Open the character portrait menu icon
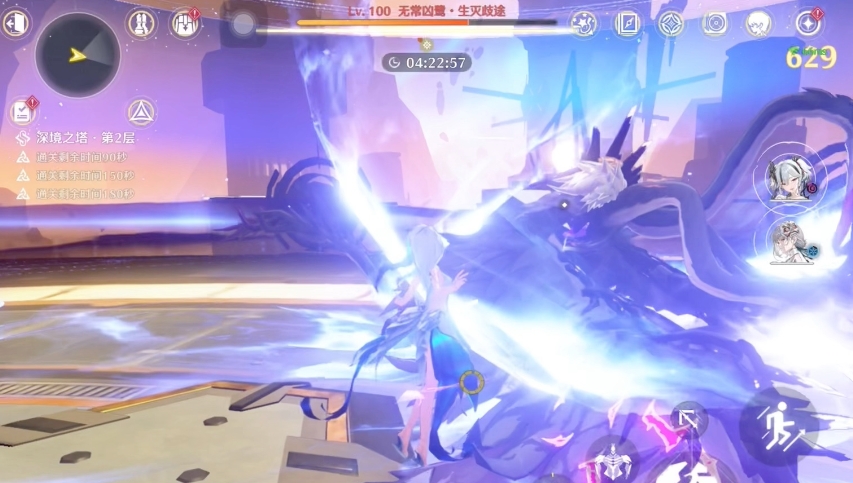Image resolution: width=853 pixels, height=483 pixels. coord(760,23)
